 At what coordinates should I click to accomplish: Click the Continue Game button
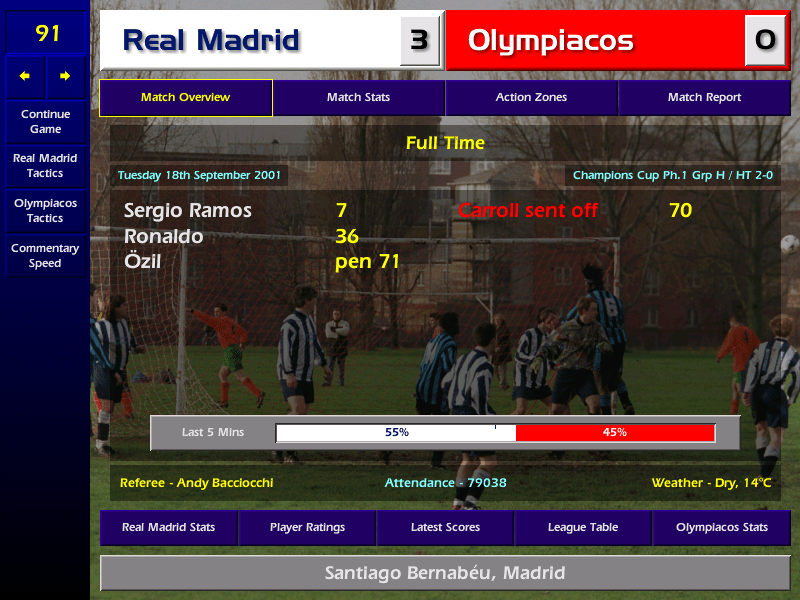click(45, 121)
